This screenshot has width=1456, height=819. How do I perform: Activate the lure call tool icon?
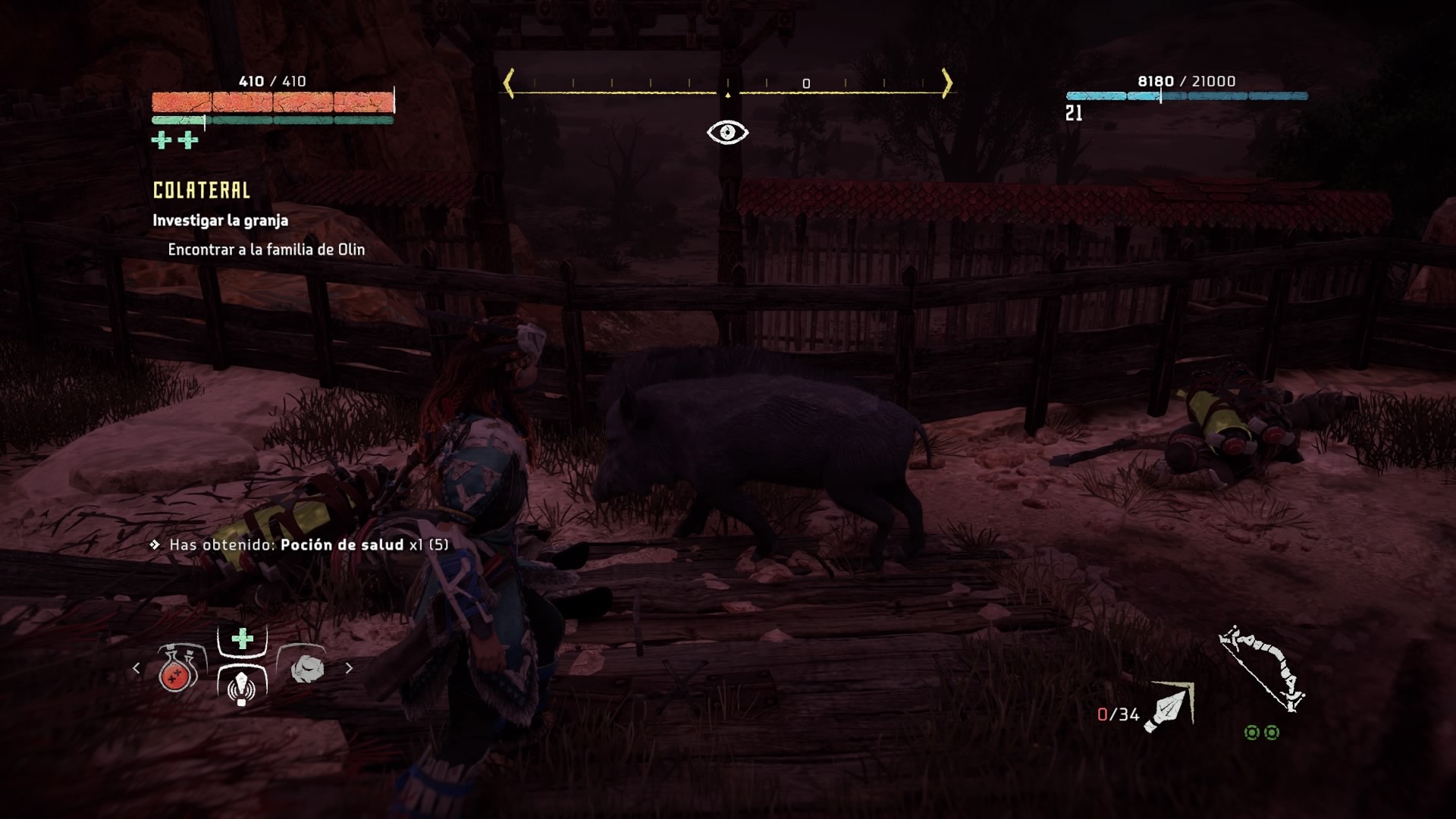242,686
